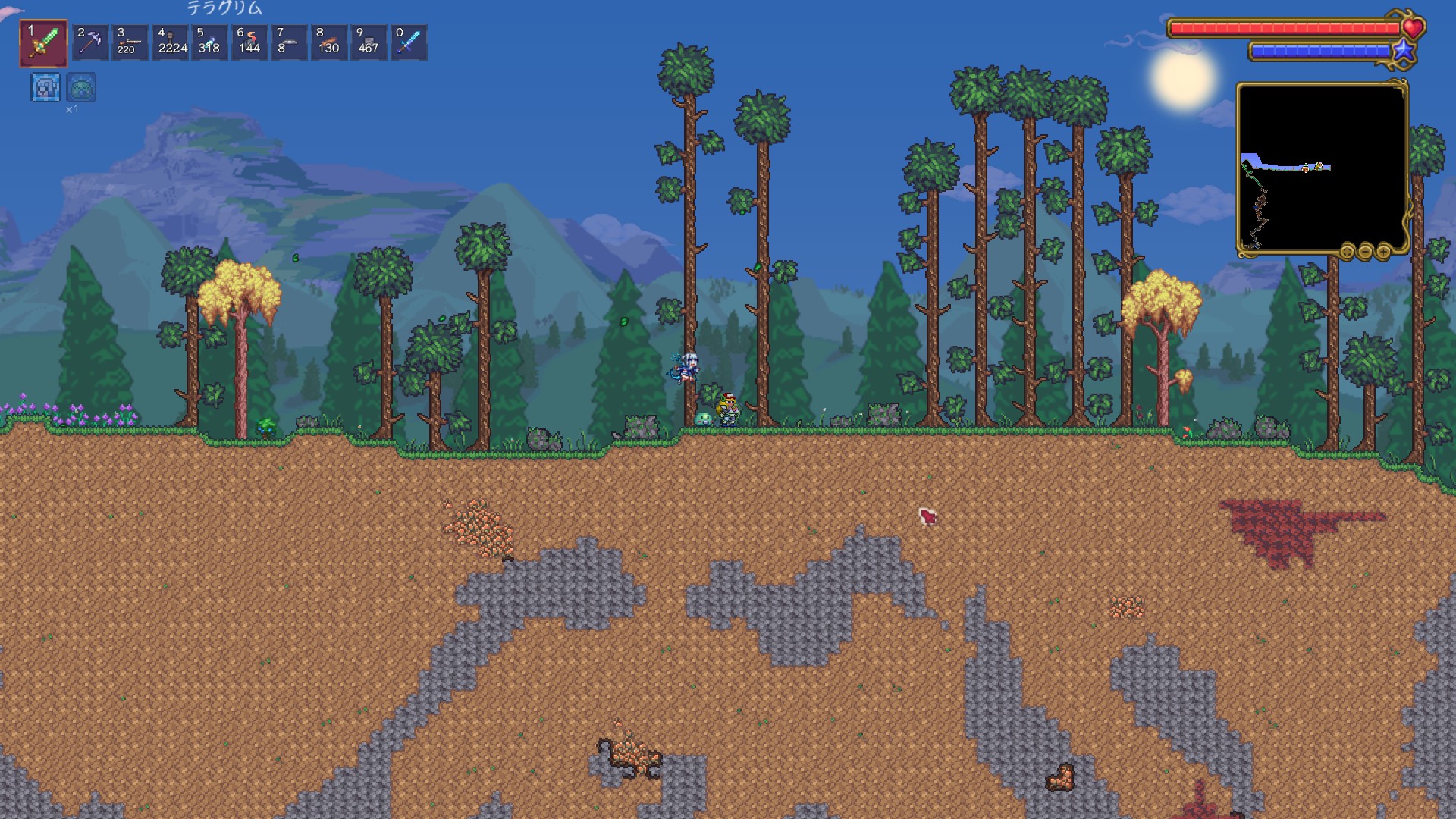Open the minimap view

pos(1322,168)
